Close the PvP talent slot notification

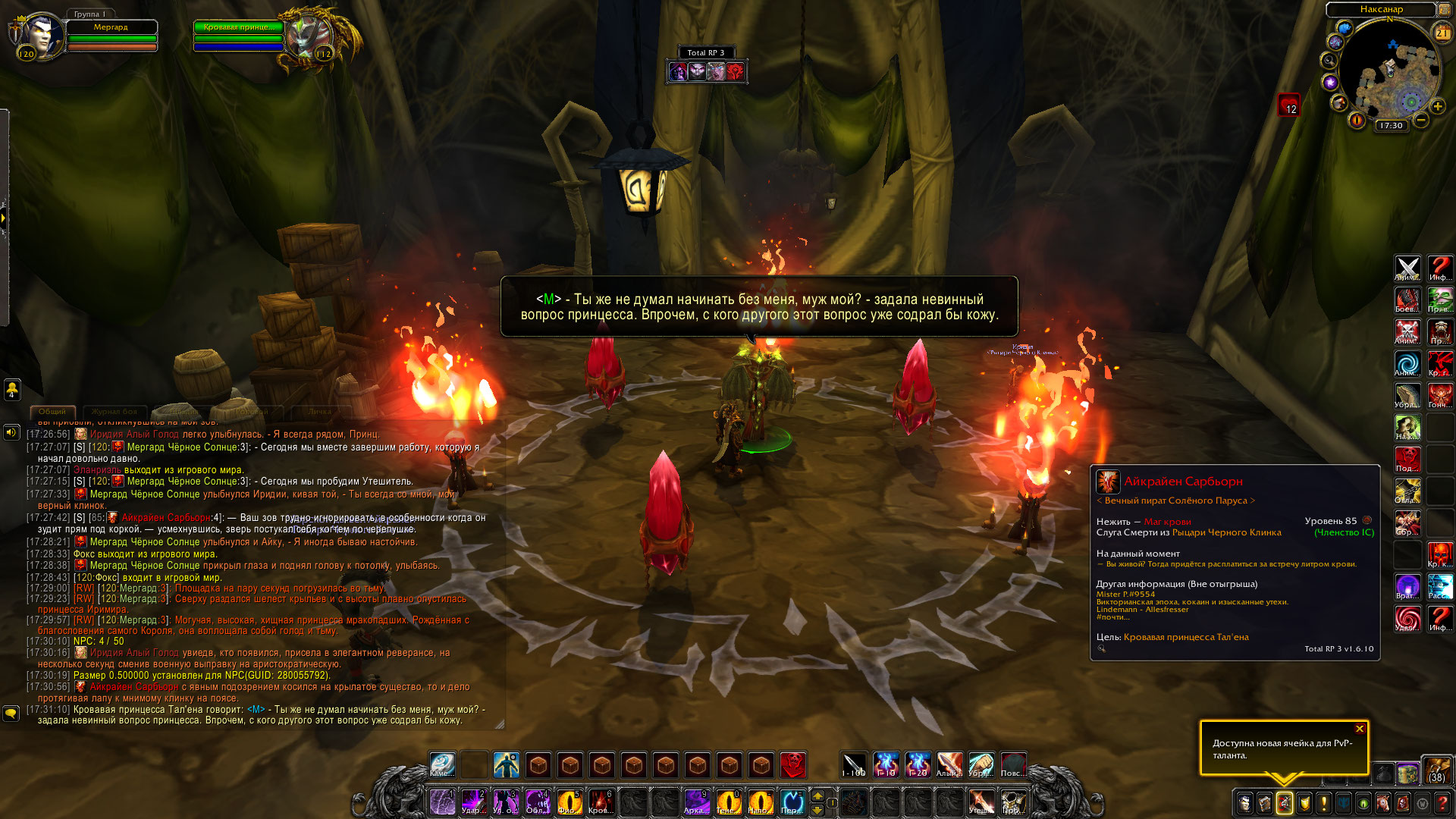pos(1360,729)
